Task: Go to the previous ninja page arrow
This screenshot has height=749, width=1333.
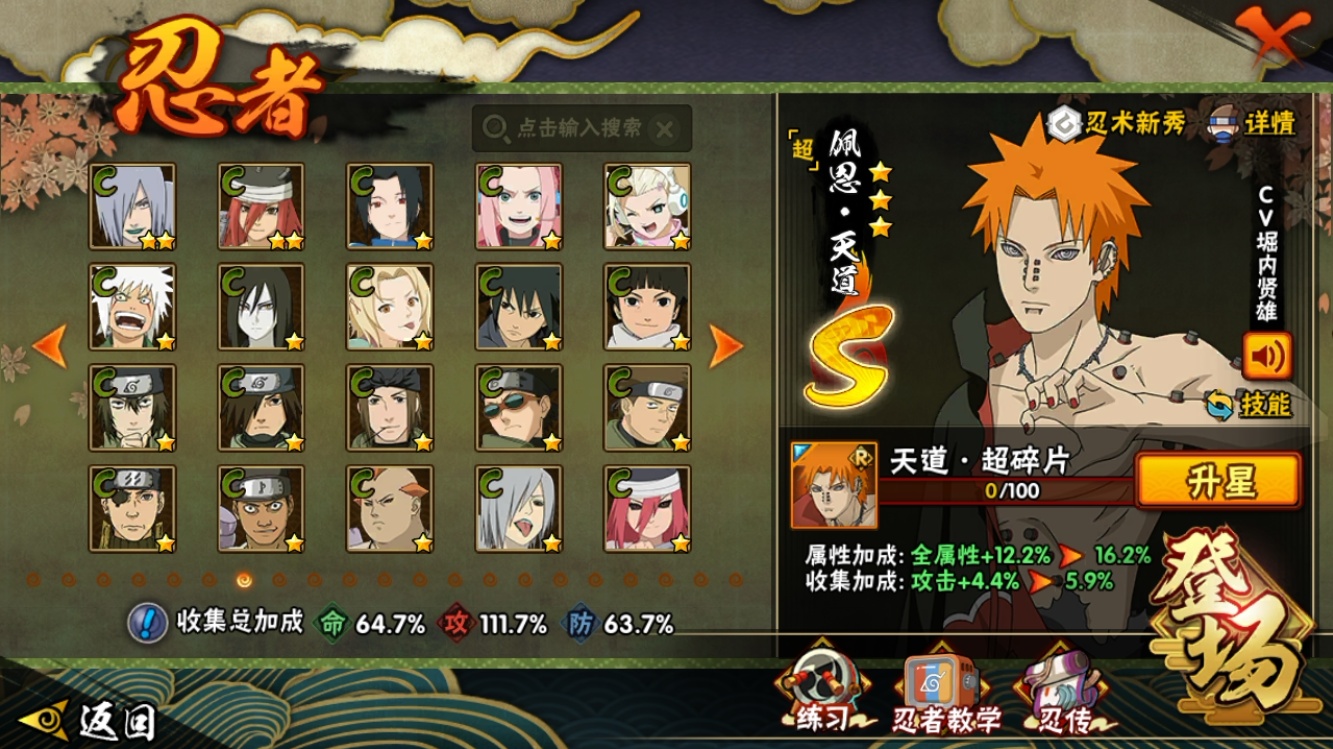Action: click(x=50, y=346)
